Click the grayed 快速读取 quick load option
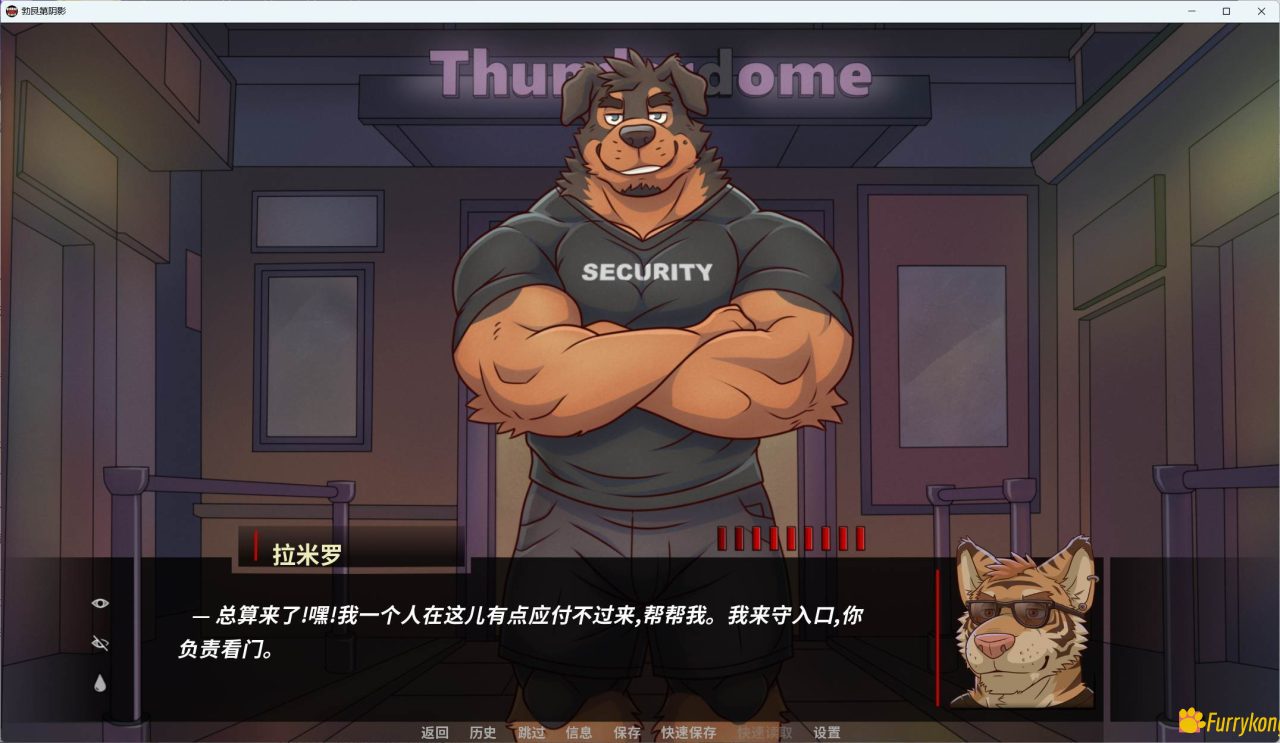Image resolution: width=1280 pixels, height=743 pixels. 764,733
